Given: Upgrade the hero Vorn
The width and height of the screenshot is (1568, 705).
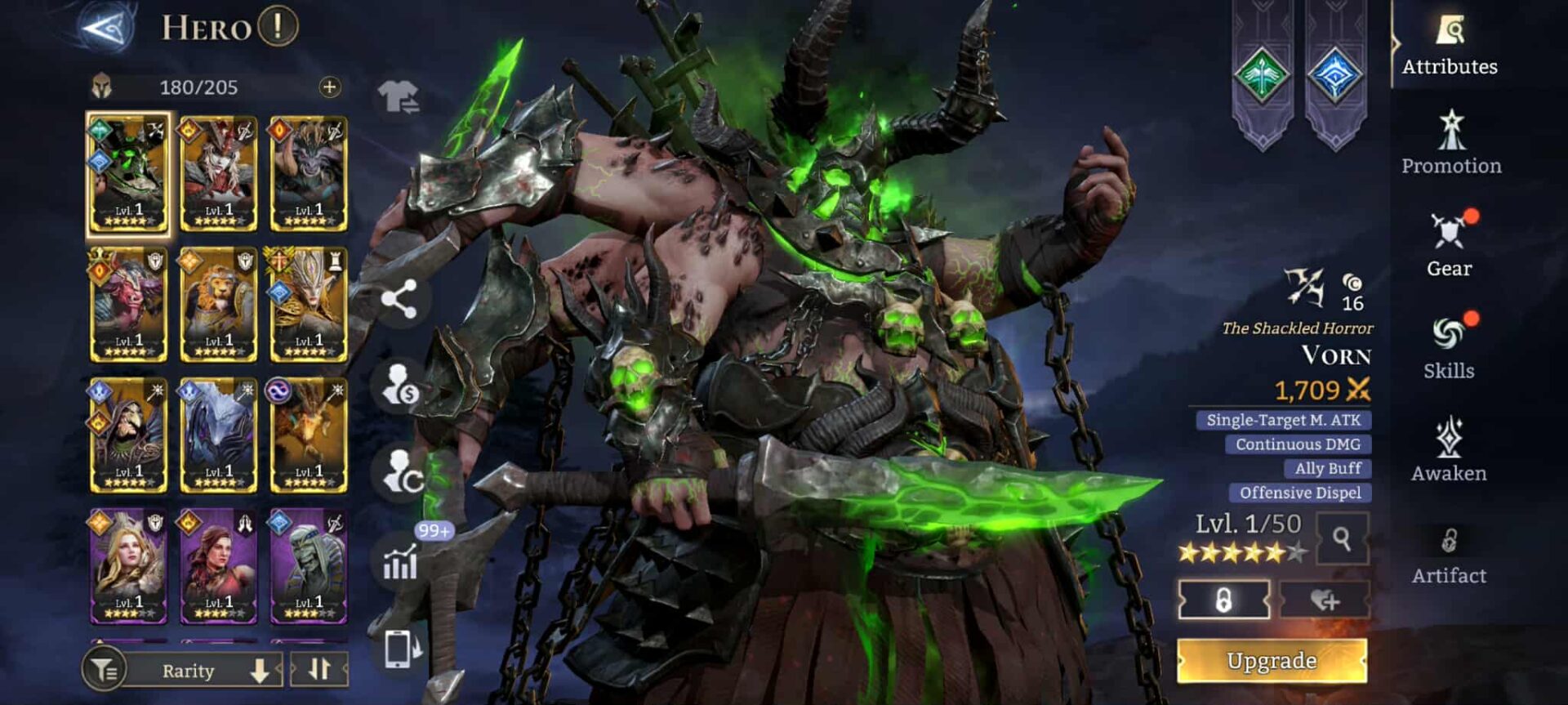Looking at the screenshot, I should coord(1272,660).
